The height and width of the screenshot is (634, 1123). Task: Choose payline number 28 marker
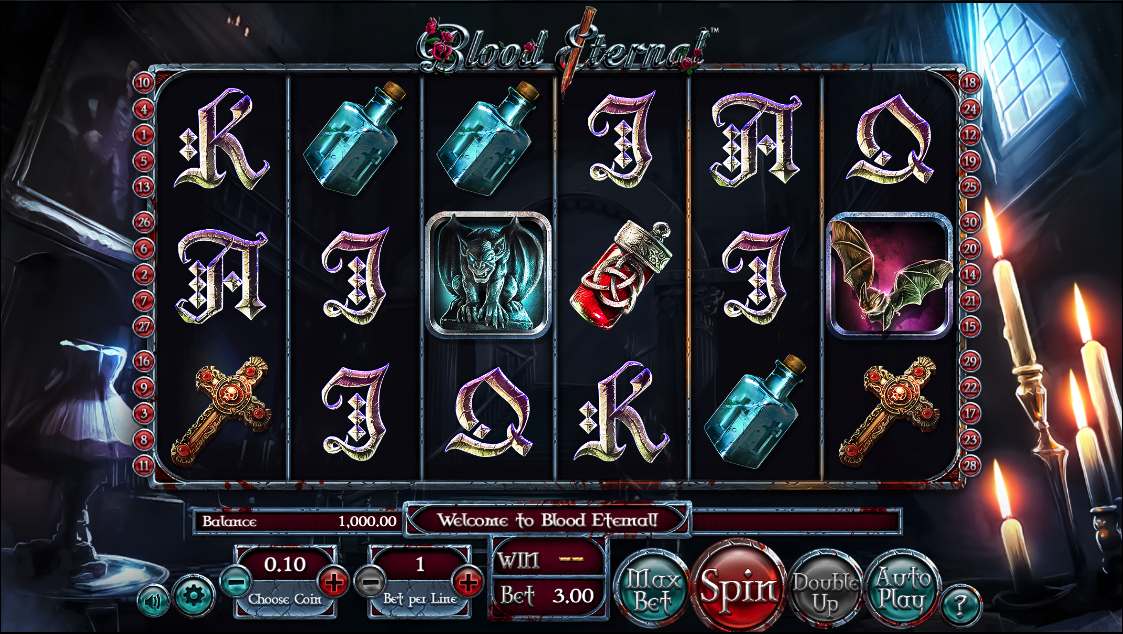[x=969, y=463]
